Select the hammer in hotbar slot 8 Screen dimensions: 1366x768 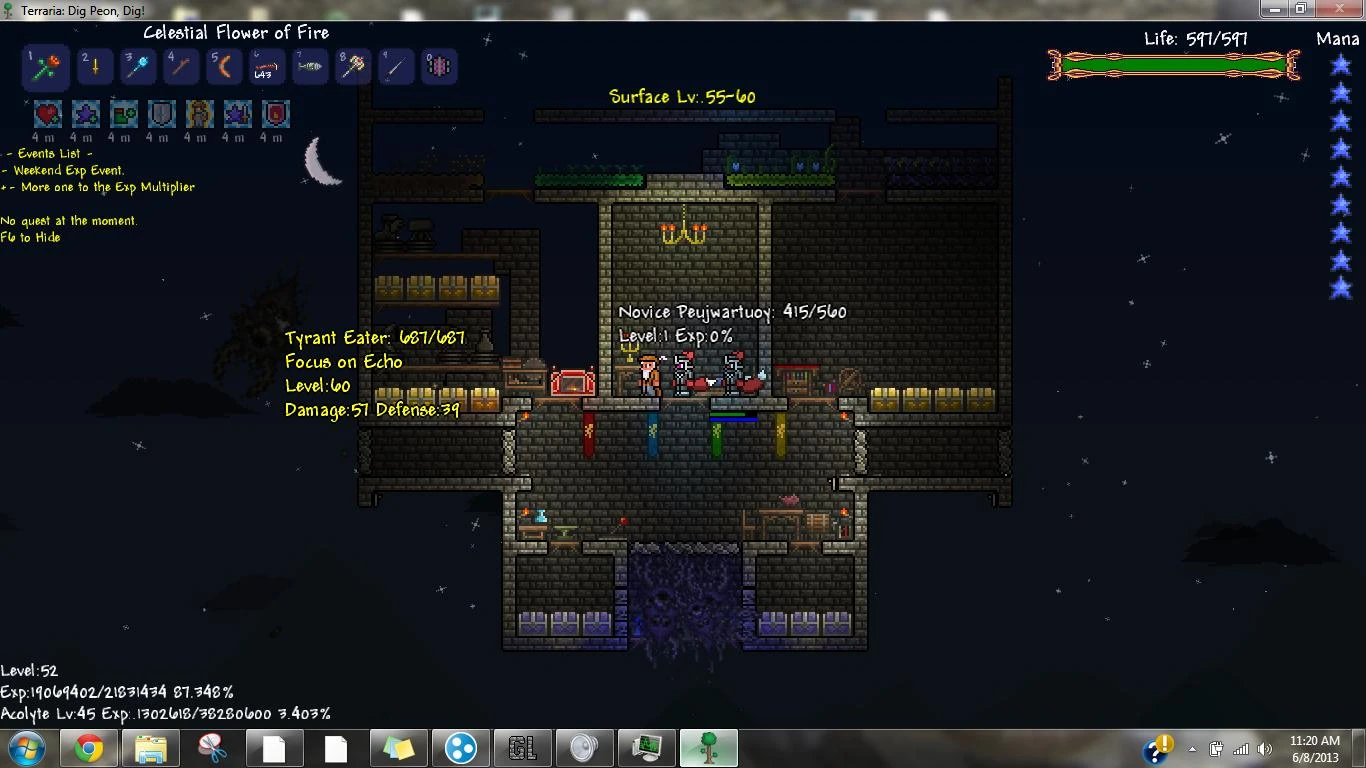[x=353, y=67]
